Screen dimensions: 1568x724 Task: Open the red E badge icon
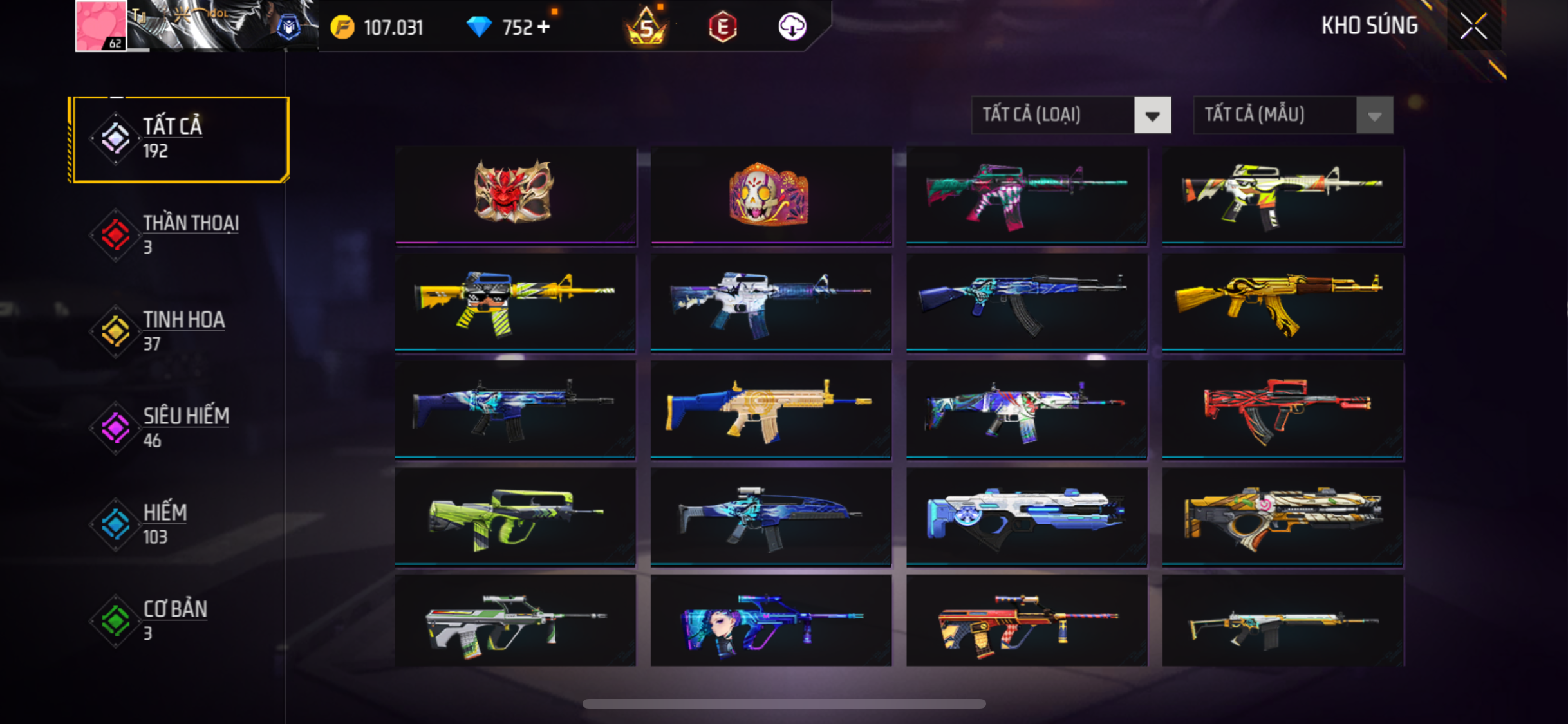[722, 27]
